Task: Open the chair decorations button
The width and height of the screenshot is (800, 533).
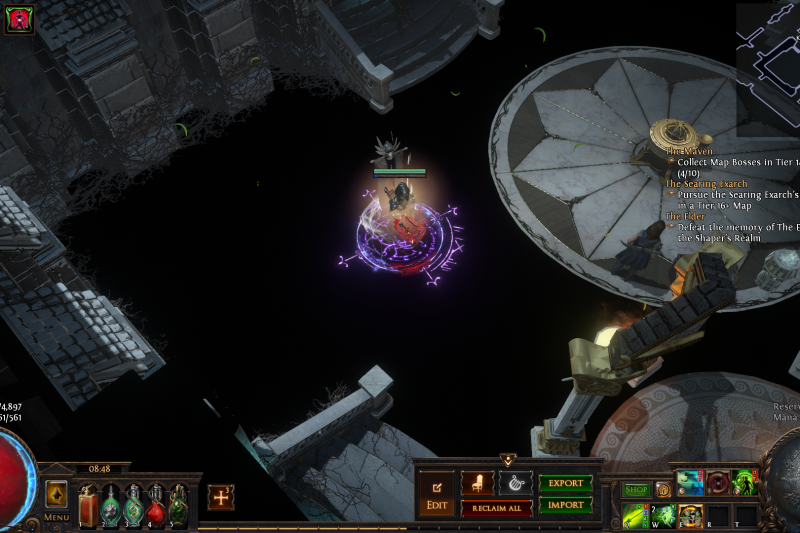Action: click(477, 483)
